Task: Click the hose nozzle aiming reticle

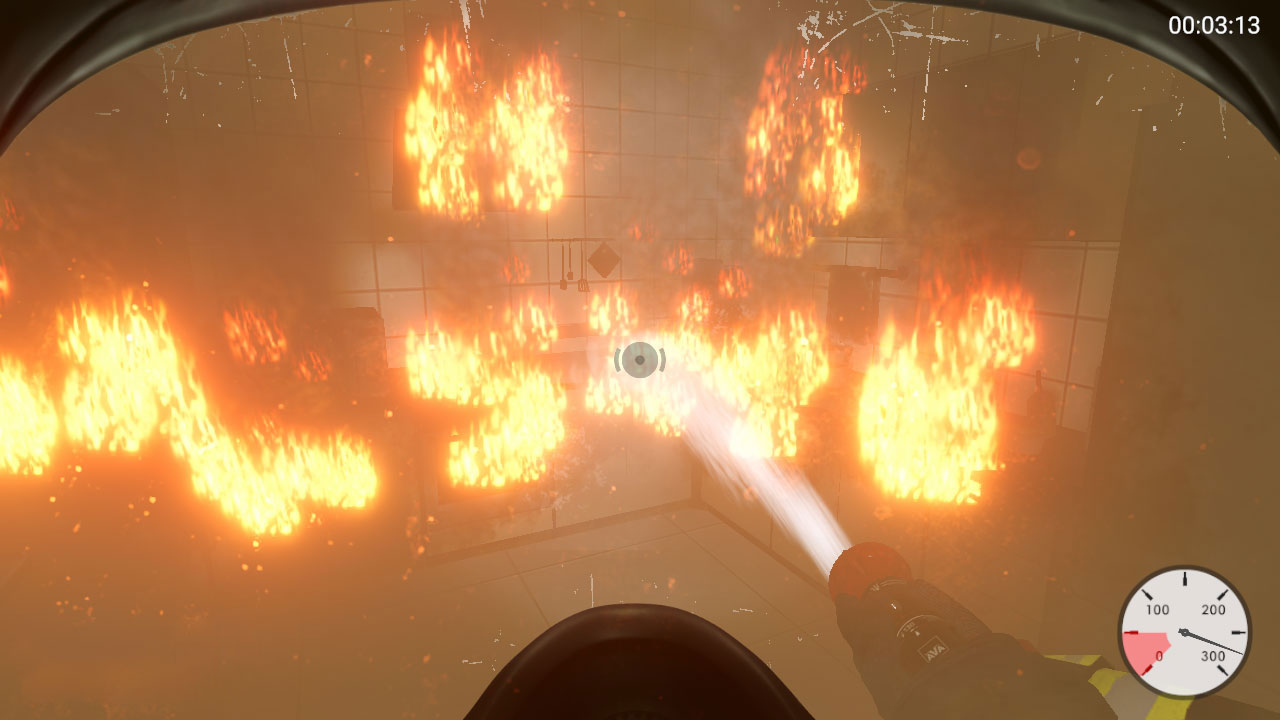Action: coord(640,361)
